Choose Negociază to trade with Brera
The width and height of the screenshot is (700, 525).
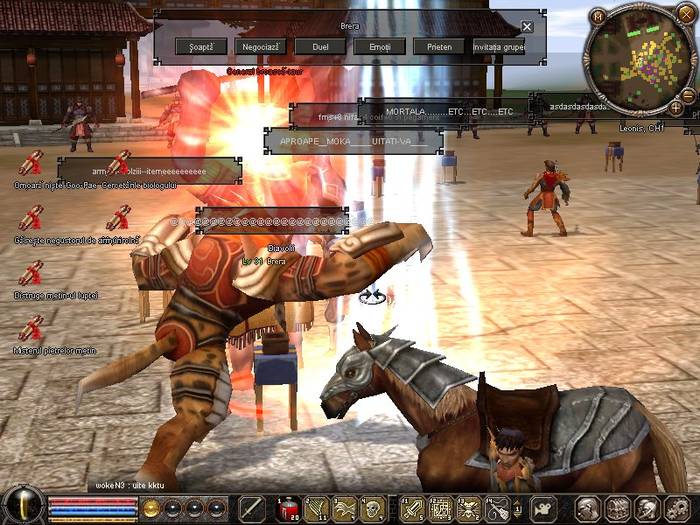point(260,46)
